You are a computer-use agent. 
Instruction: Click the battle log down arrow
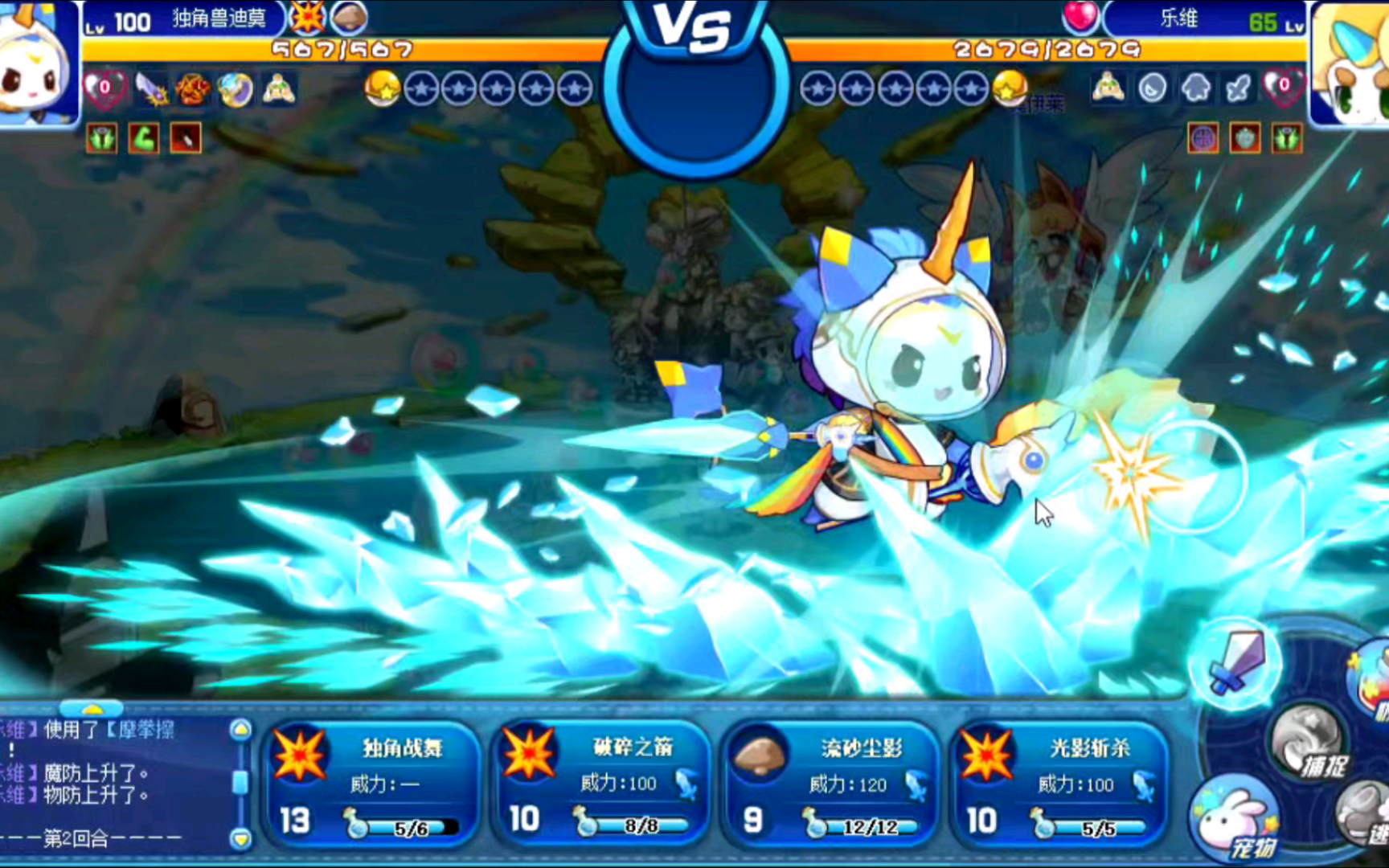[240, 838]
